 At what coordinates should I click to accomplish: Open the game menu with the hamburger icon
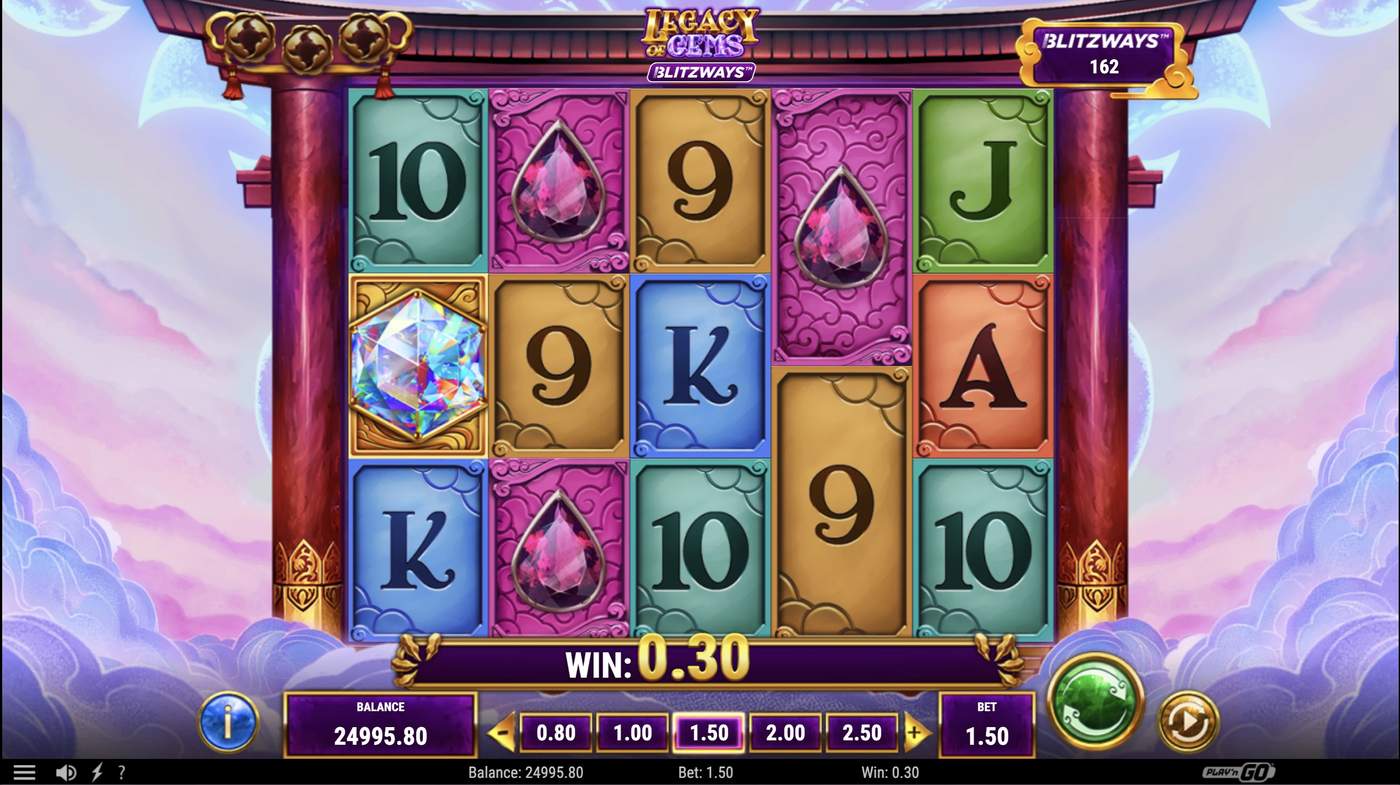tap(24, 771)
